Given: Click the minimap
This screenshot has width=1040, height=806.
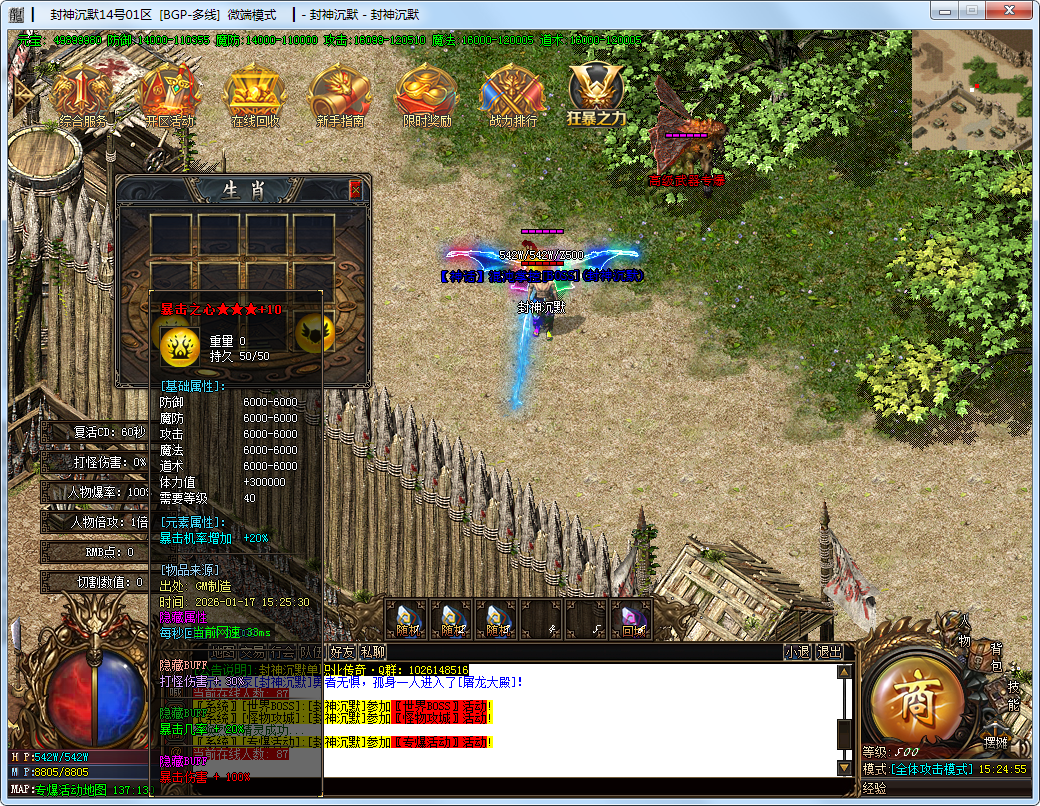Looking at the screenshot, I should pos(970,90).
